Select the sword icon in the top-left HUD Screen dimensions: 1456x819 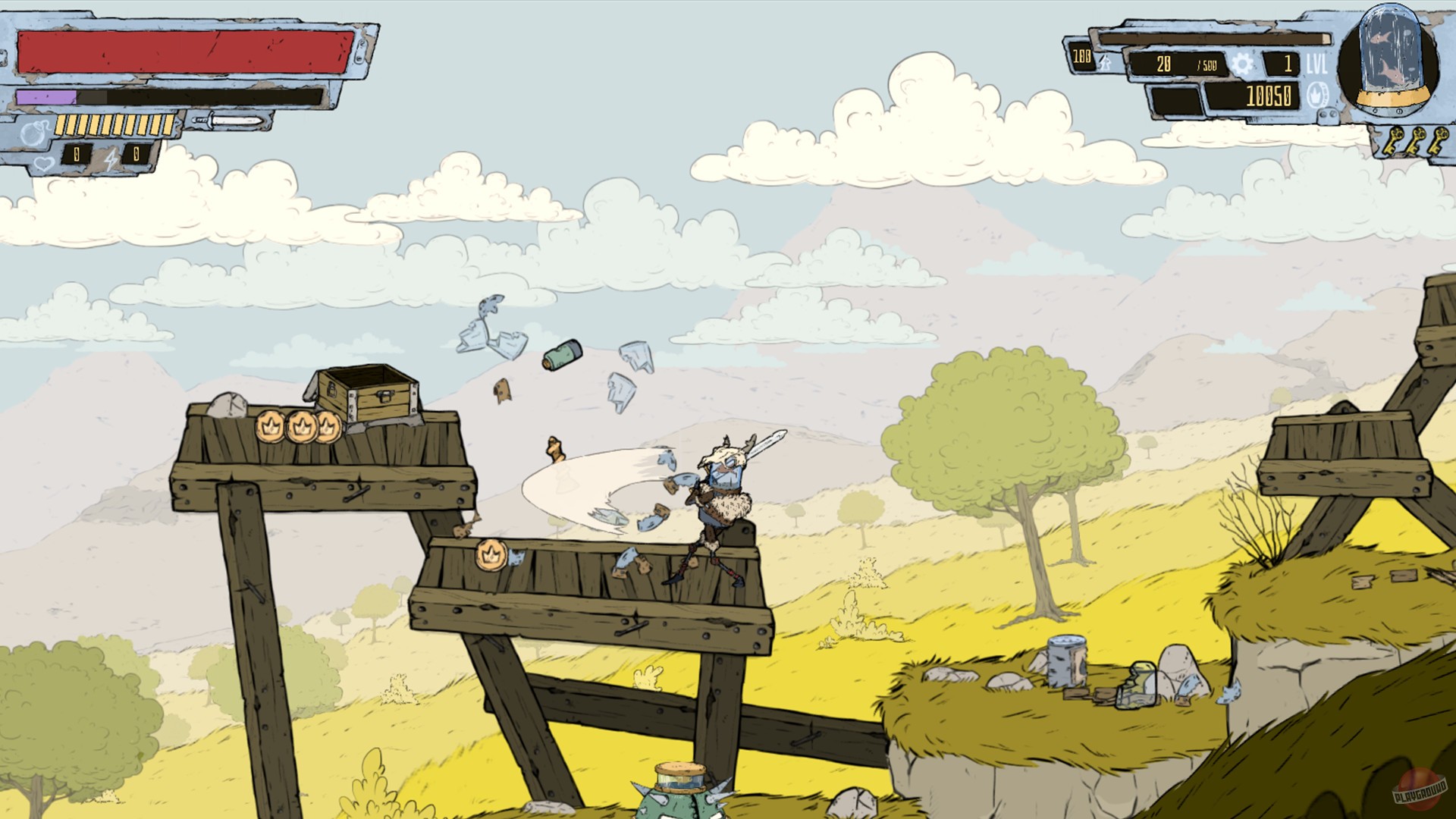point(227,121)
